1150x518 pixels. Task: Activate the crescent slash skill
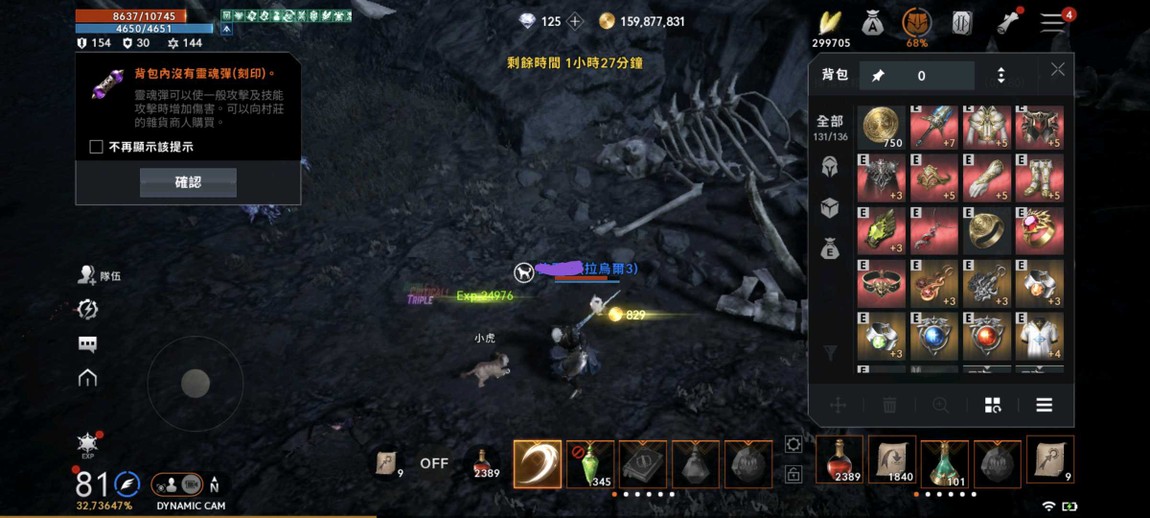[x=537, y=463]
